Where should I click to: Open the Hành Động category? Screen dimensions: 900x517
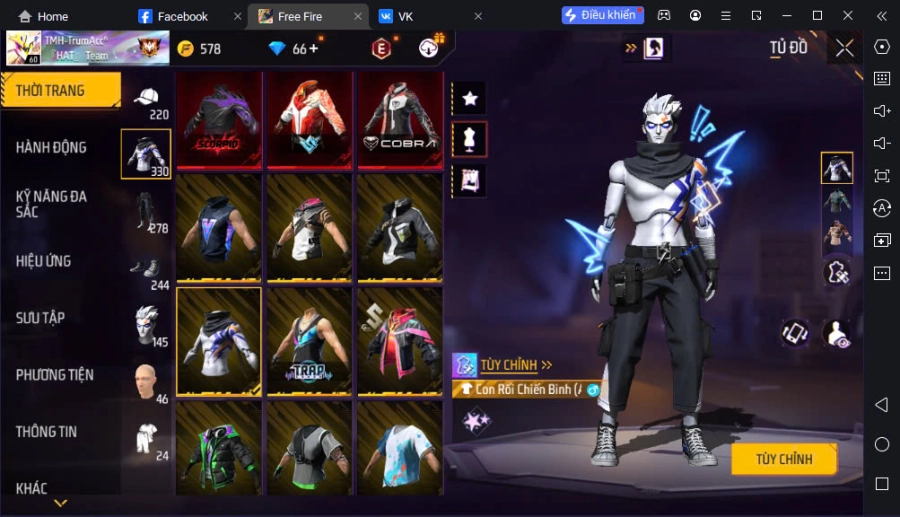[x=51, y=147]
